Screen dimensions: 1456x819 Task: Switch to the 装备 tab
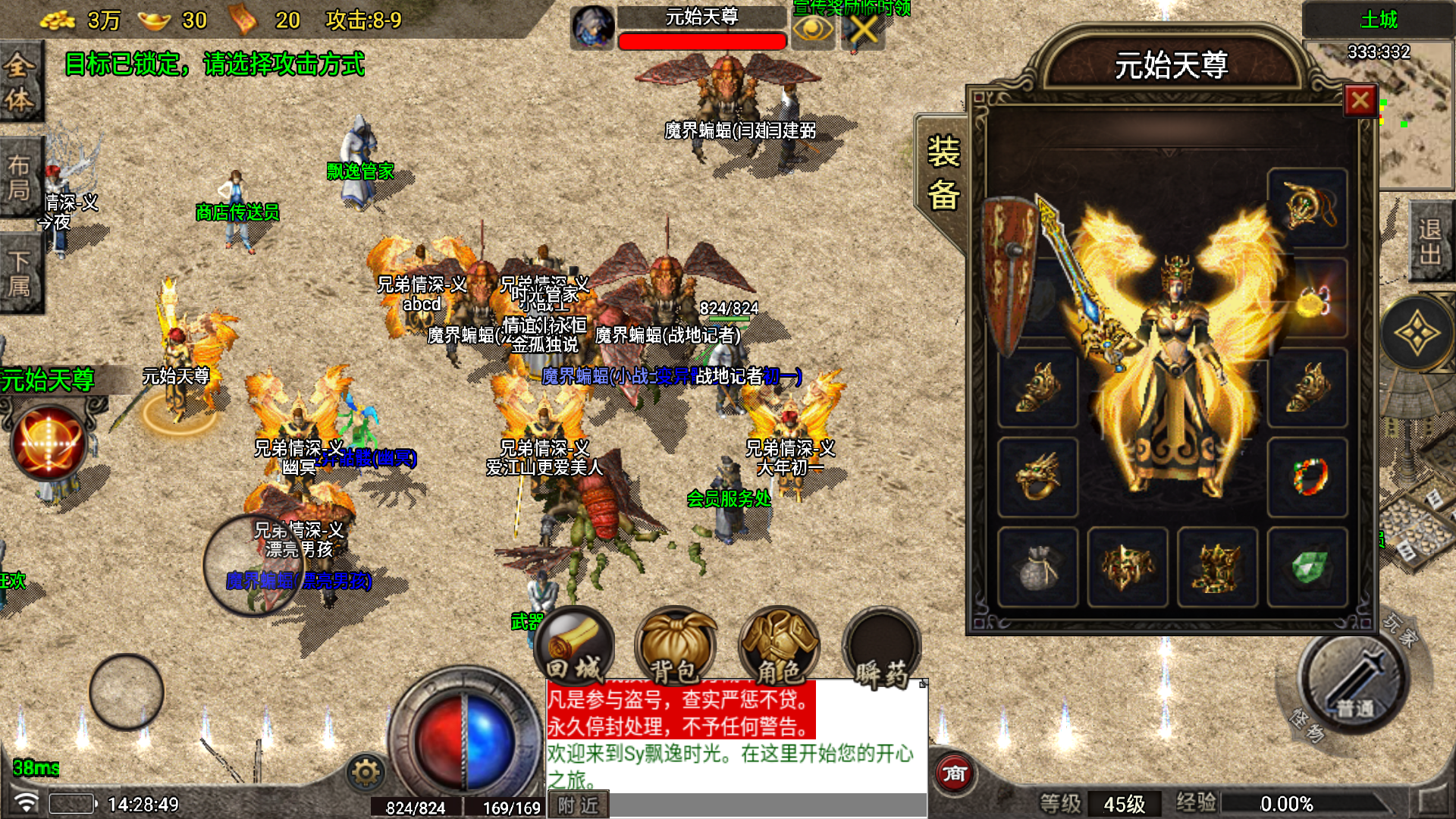pyautogui.click(x=943, y=174)
